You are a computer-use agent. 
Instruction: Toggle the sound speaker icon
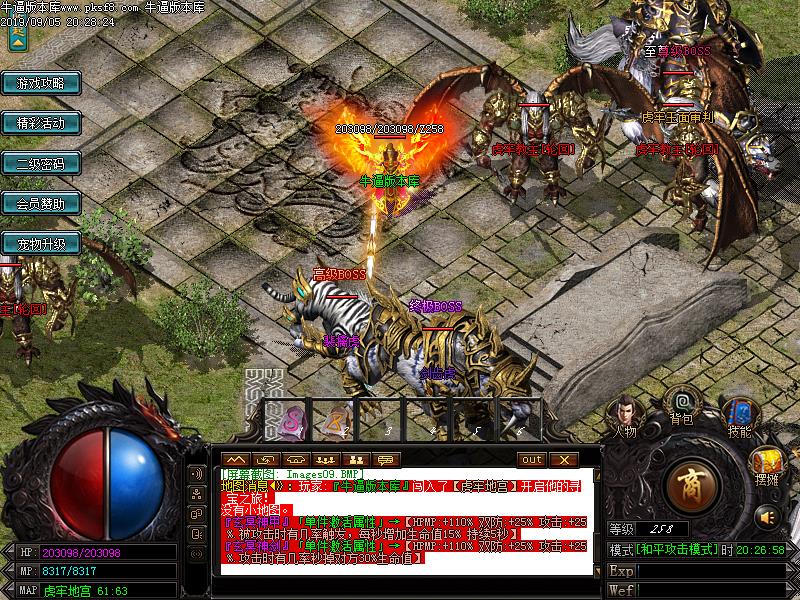click(x=767, y=516)
